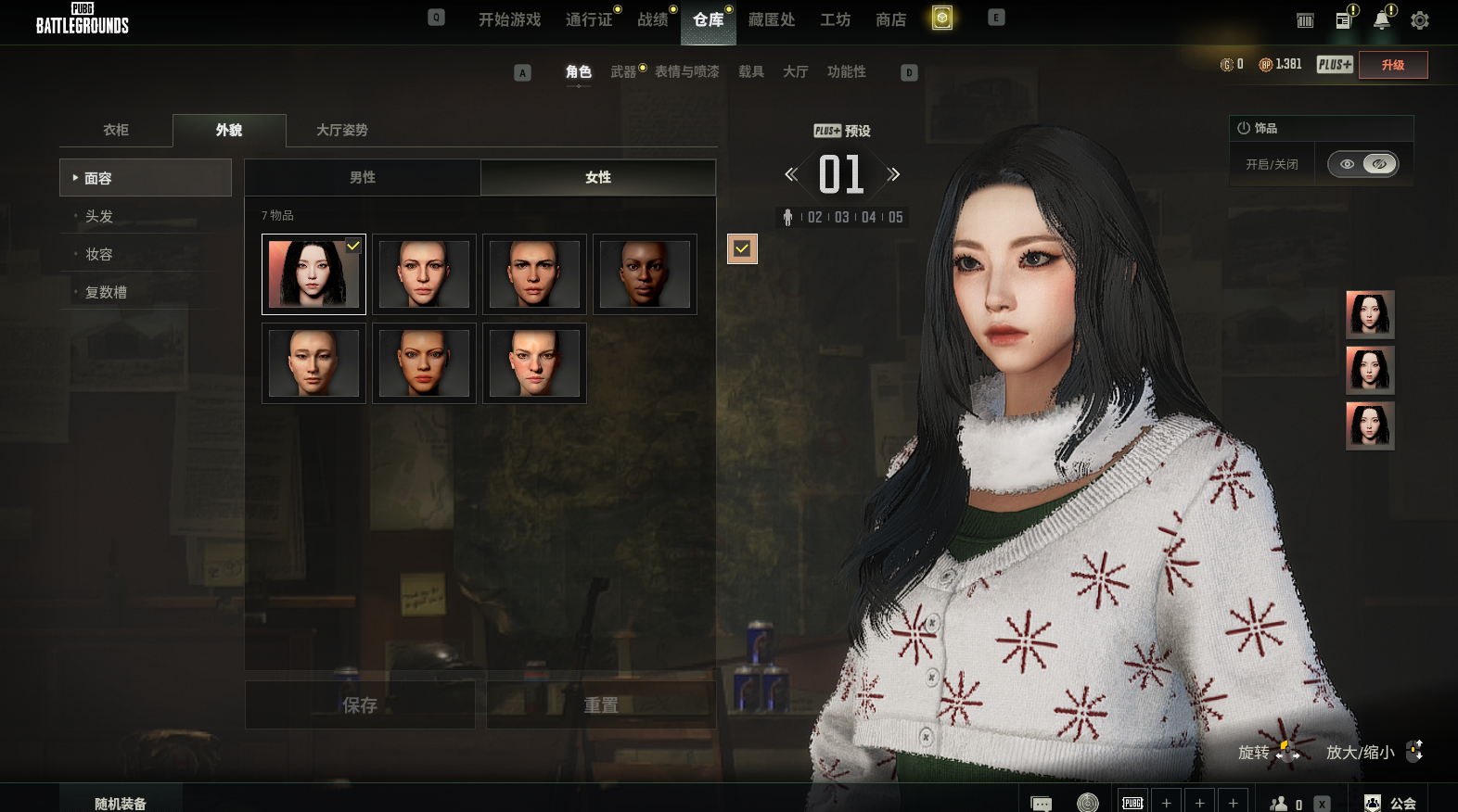Open the 商店 store tab
The width and height of the screenshot is (1458, 812).
point(890,19)
